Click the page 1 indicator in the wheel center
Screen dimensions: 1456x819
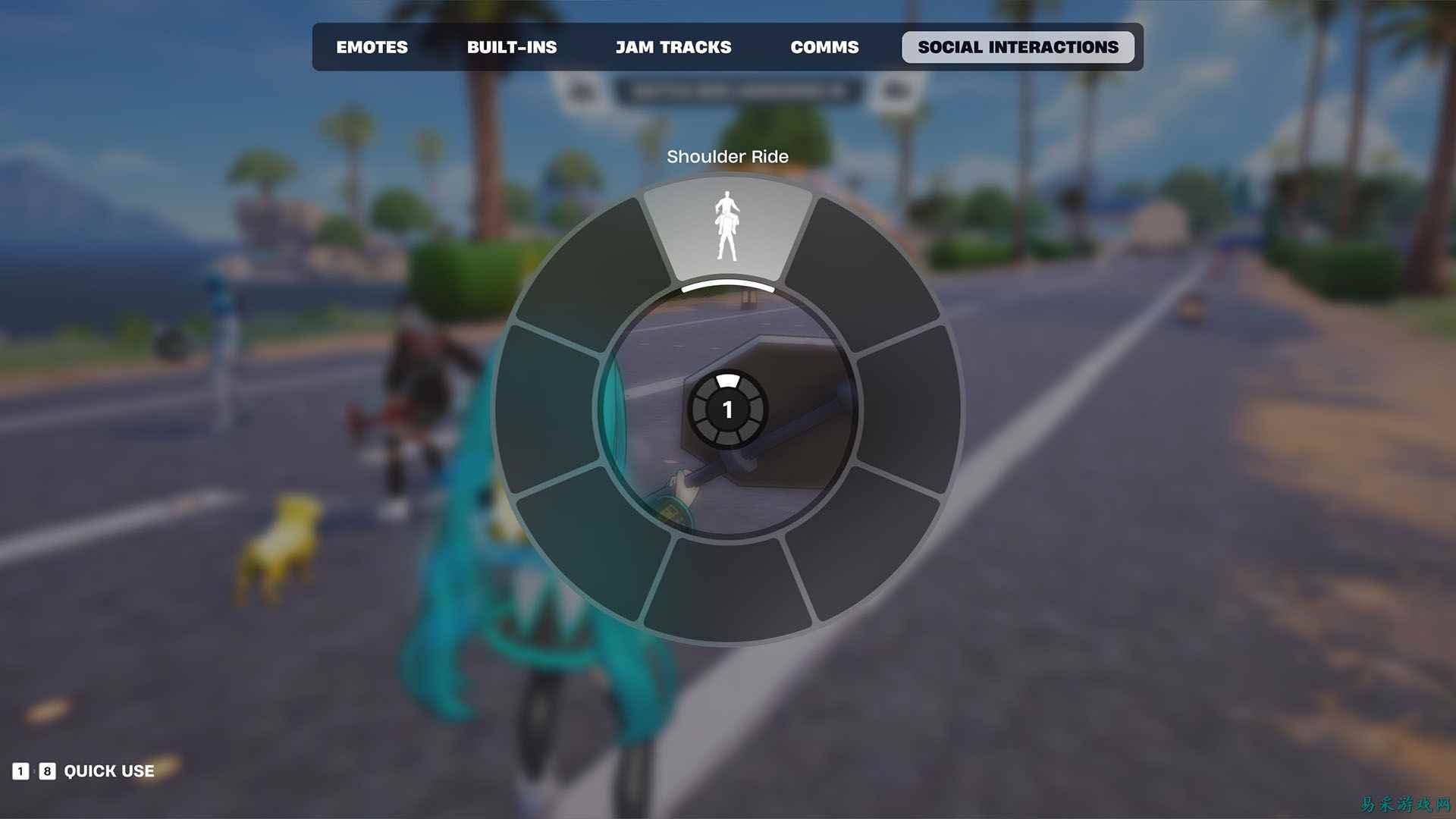[728, 409]
